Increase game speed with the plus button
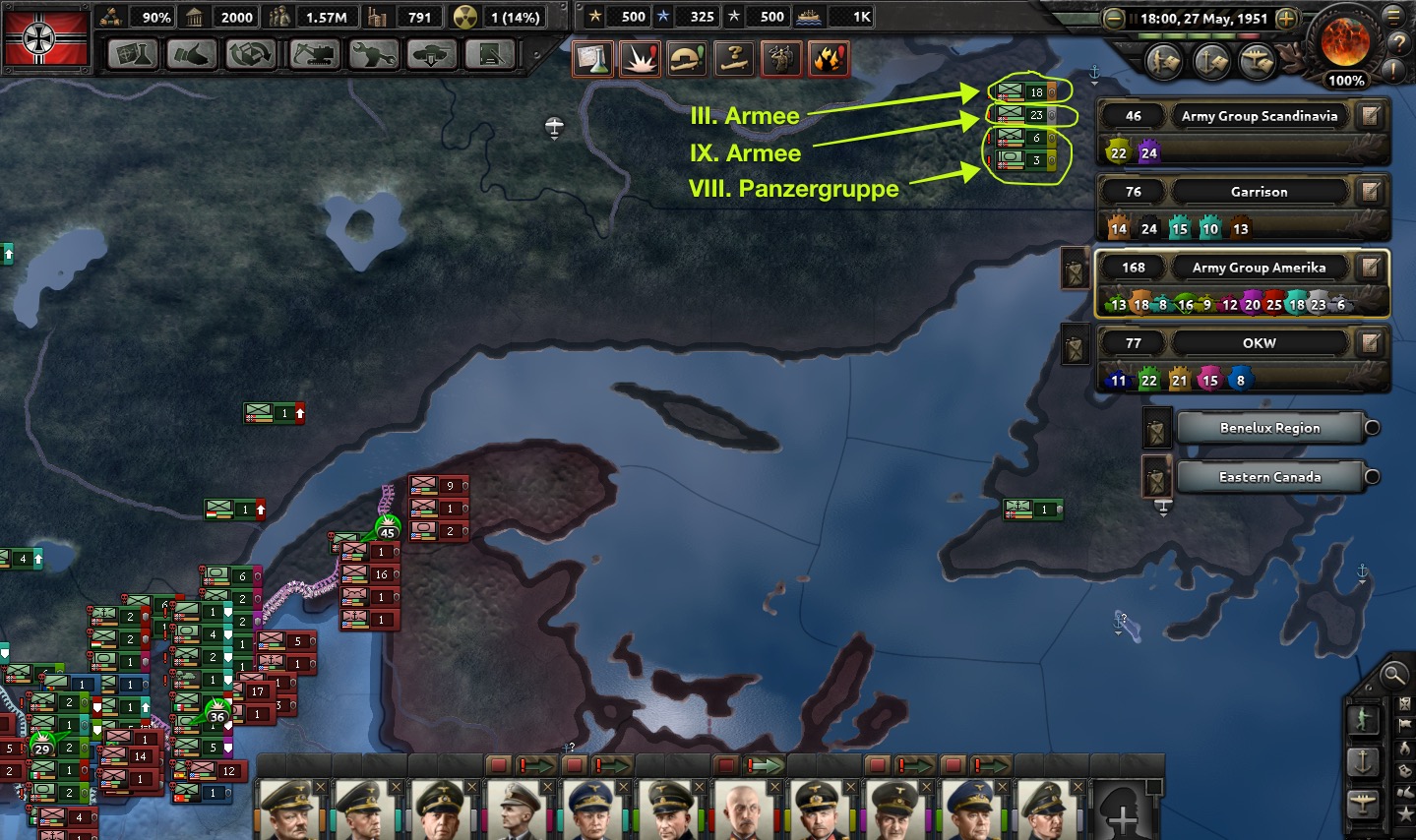 coord(1286,19)
